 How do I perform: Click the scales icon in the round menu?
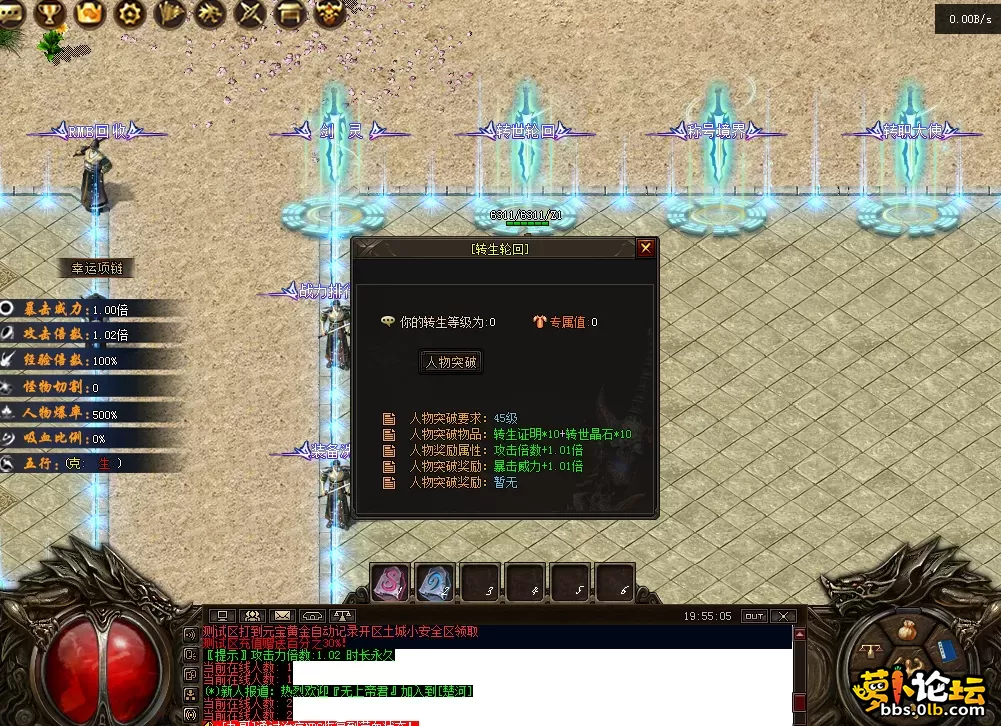tap(871, 651)
